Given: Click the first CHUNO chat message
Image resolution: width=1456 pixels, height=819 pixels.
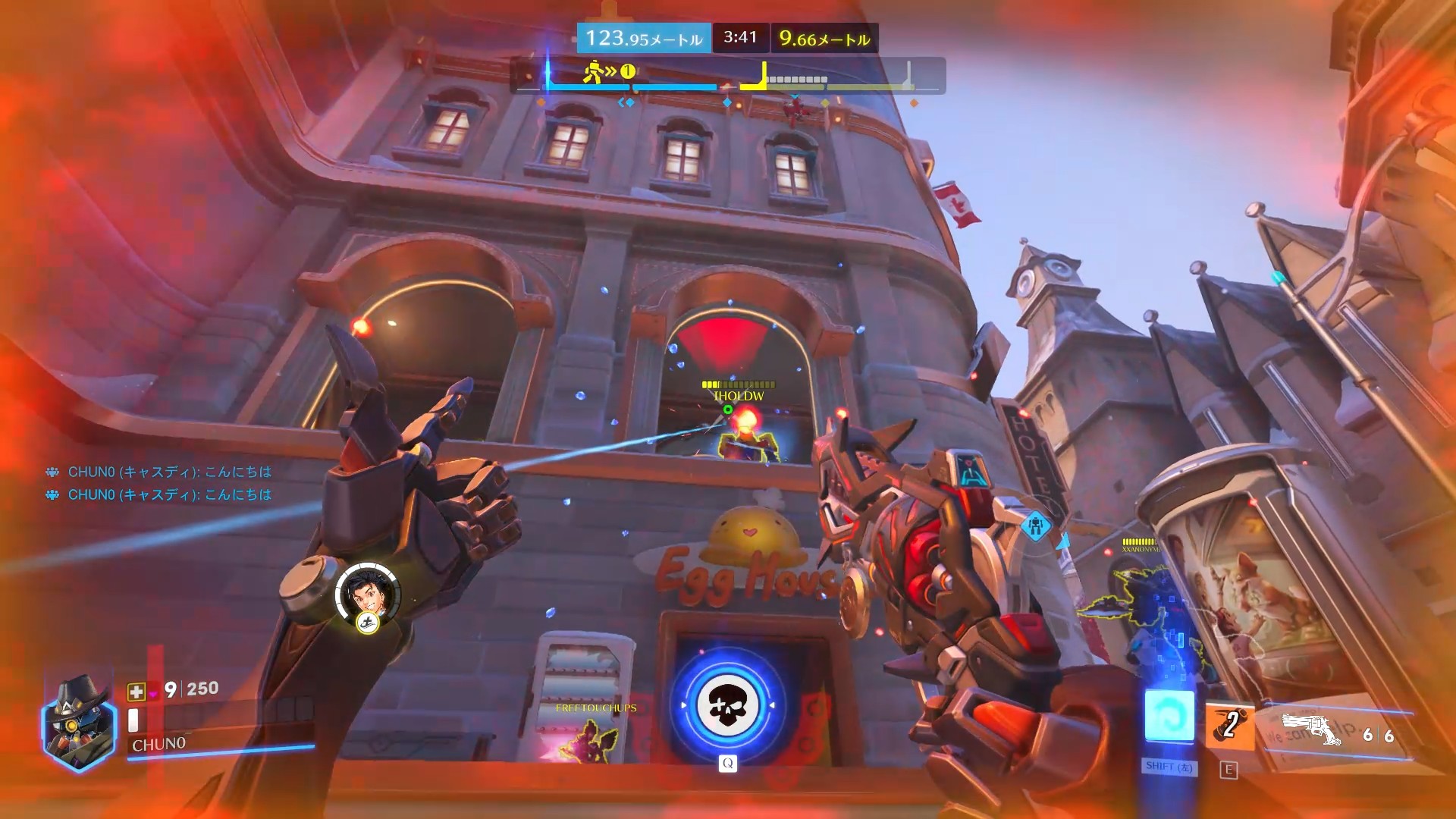Looking at the screenshot, I should click(x=169, y=472).
